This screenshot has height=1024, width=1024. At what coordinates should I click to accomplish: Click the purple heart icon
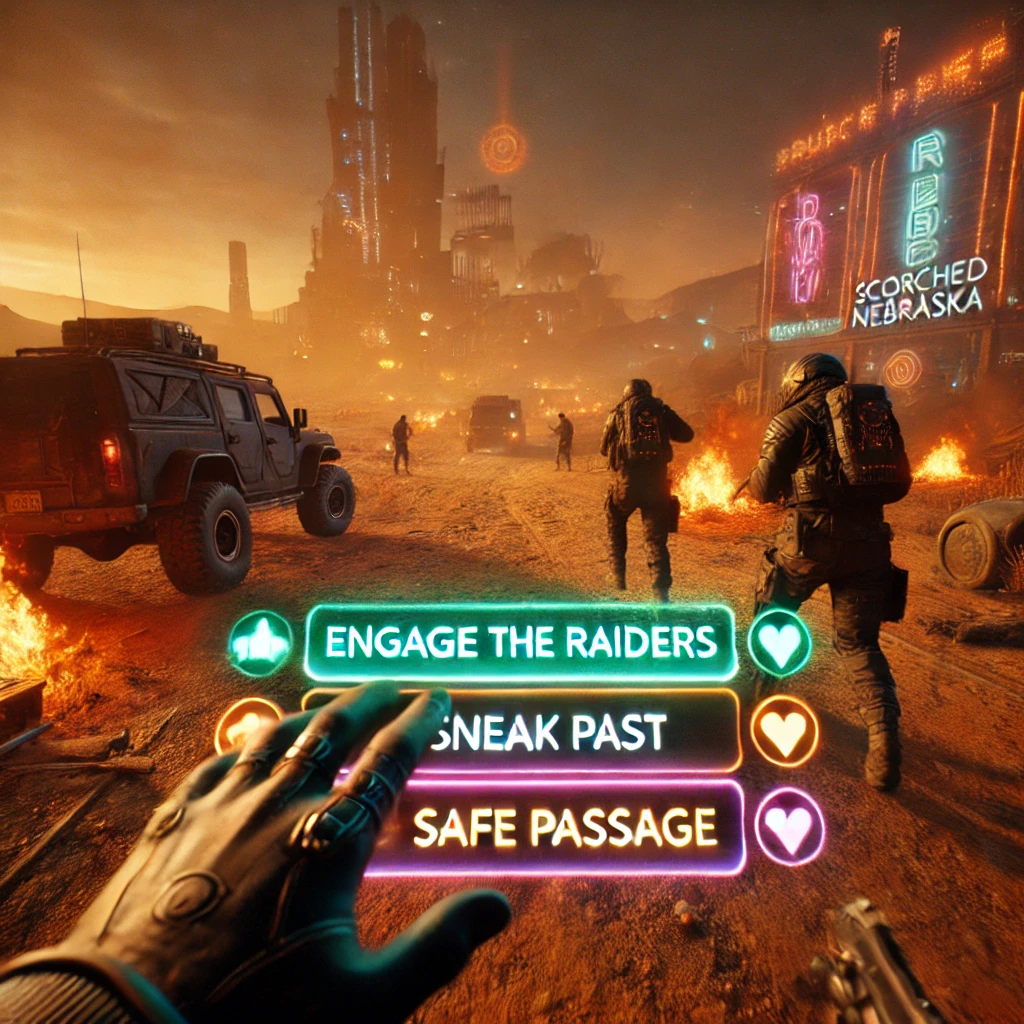(789, 827)
